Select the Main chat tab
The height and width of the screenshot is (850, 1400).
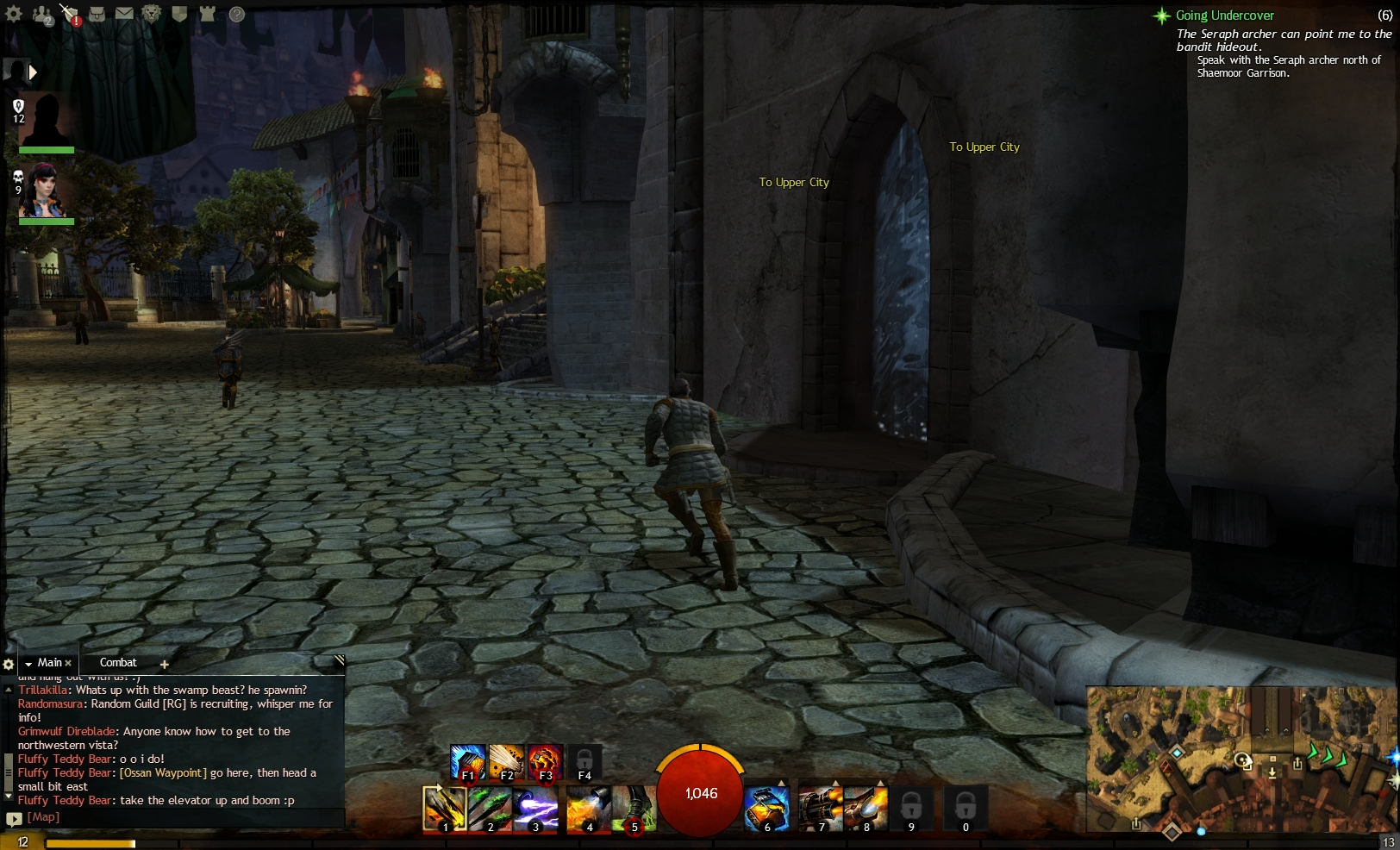pos(49,662)
